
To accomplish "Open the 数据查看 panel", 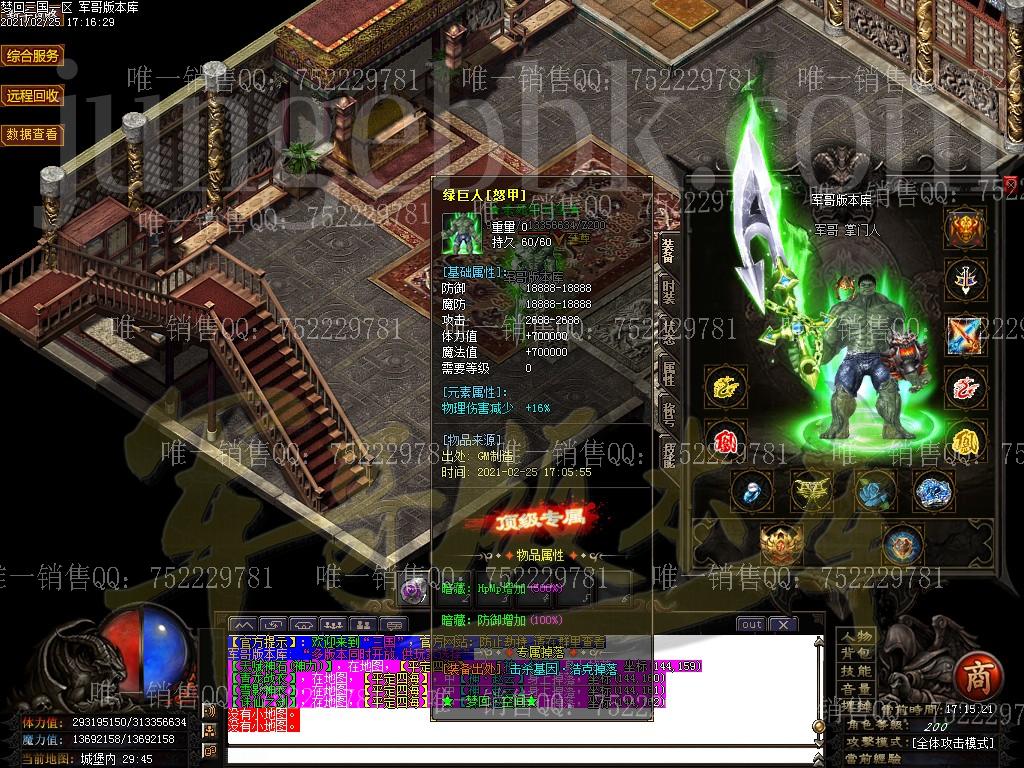I will coord(33,134).
